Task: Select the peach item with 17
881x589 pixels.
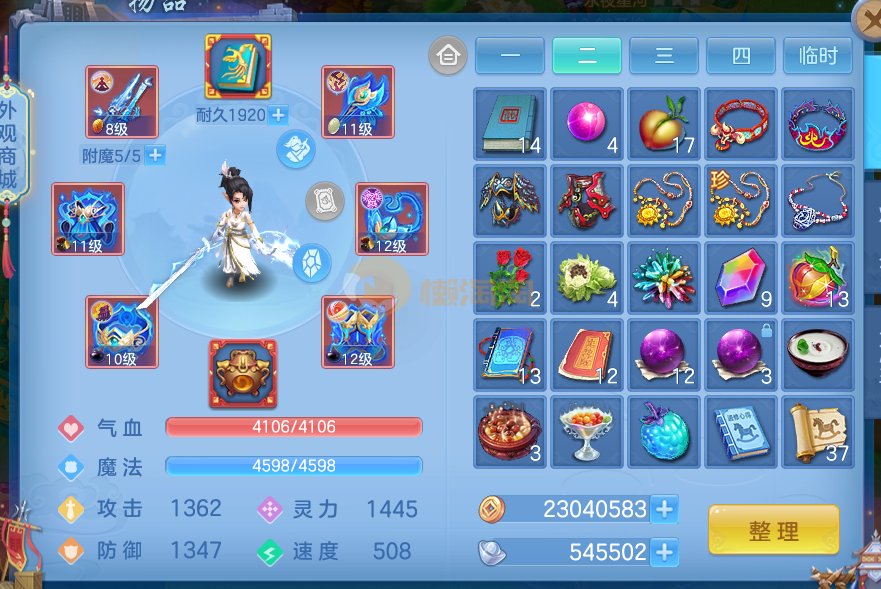Action: click(664, 123)
